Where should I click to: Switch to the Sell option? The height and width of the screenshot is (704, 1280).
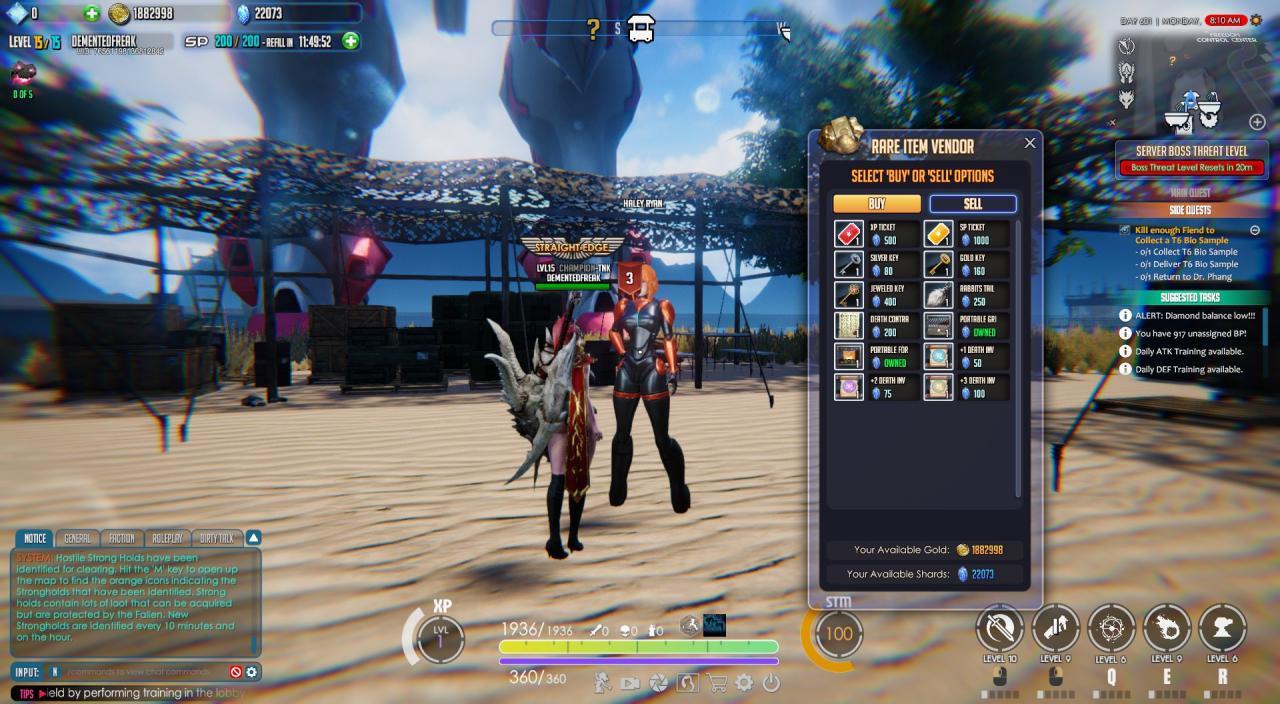click(x=972, y=204)
